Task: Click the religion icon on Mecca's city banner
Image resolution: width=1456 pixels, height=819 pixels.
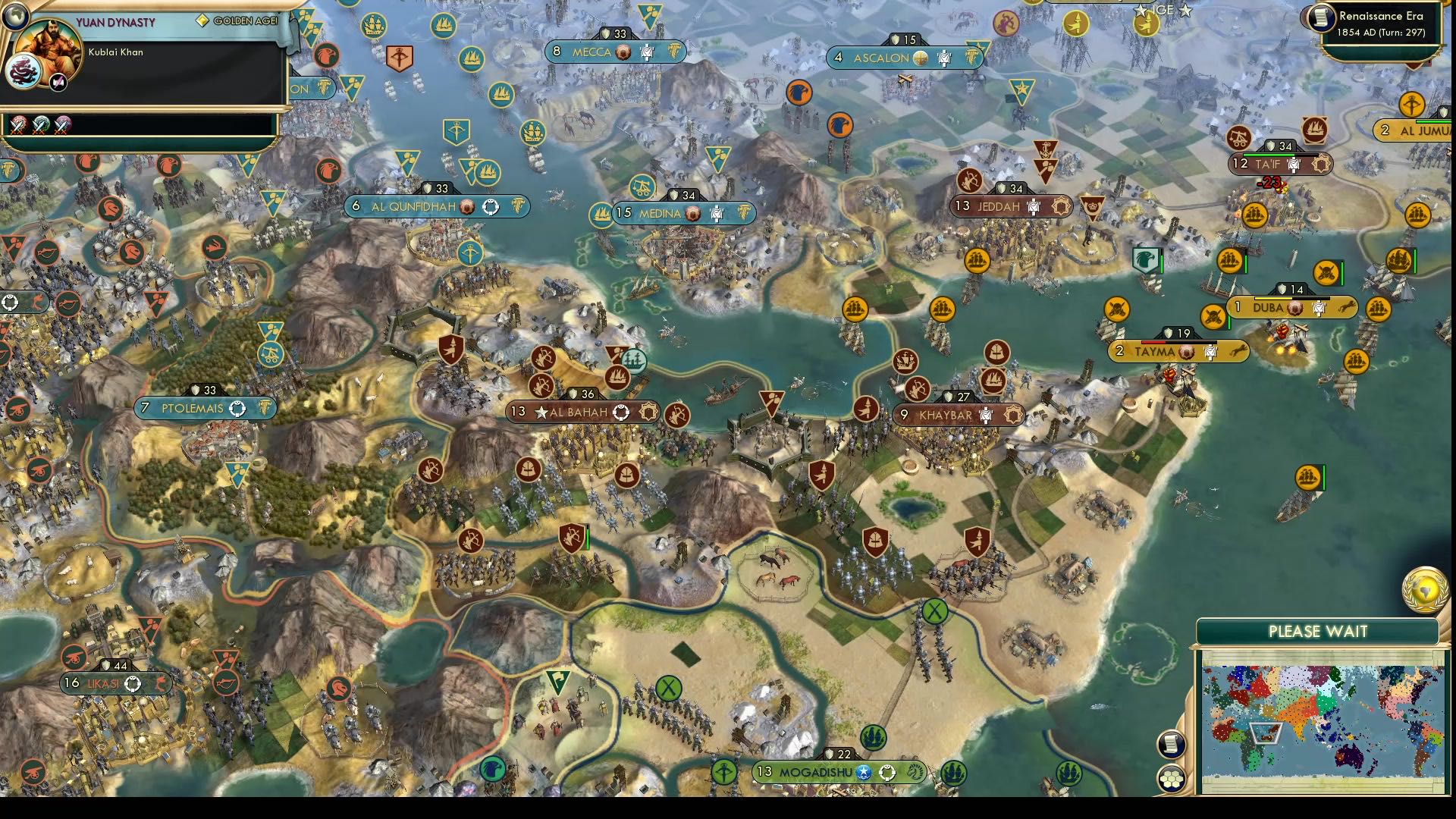Action: (623, 52)
